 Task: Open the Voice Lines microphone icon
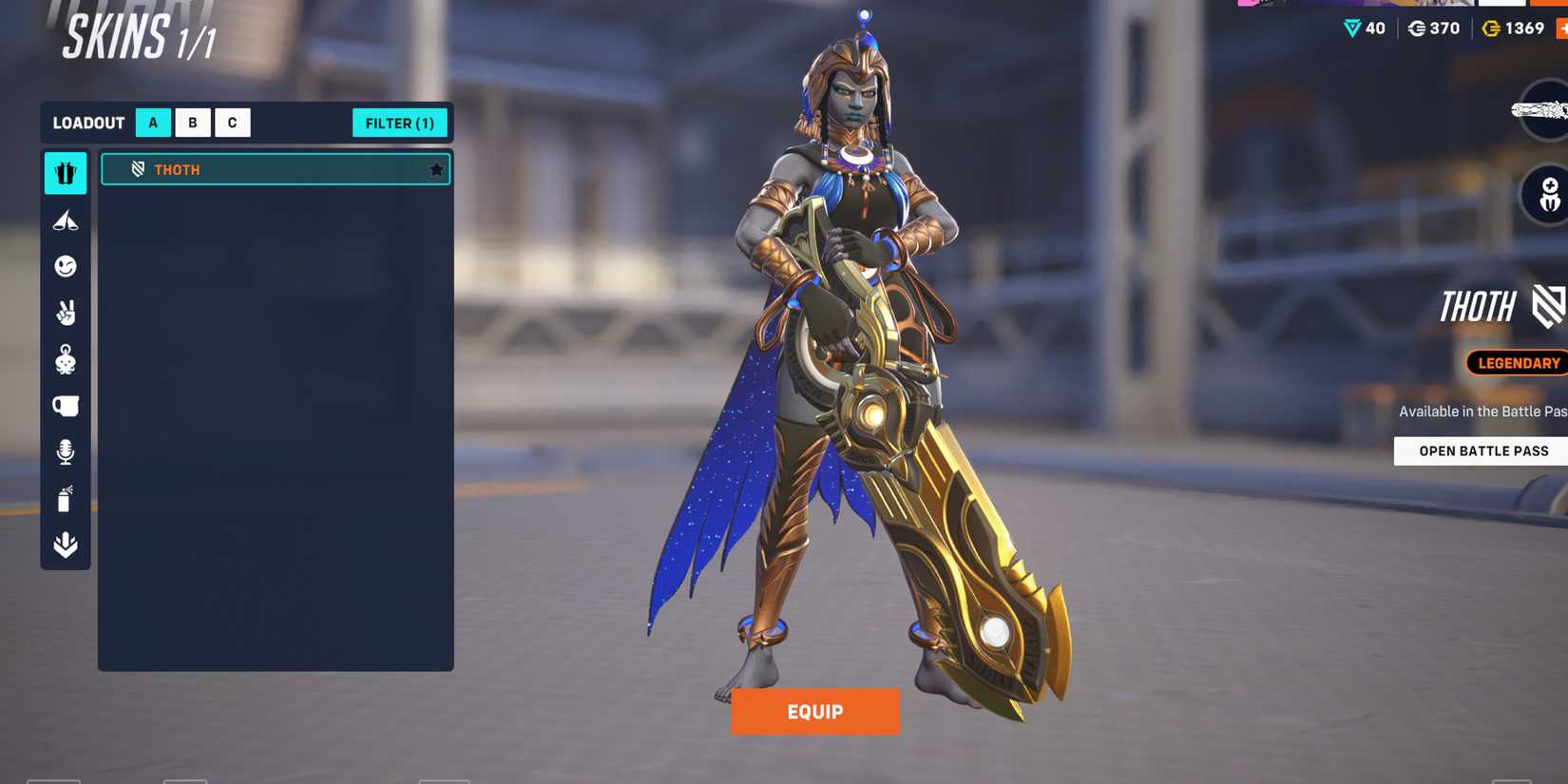(65, 452)
